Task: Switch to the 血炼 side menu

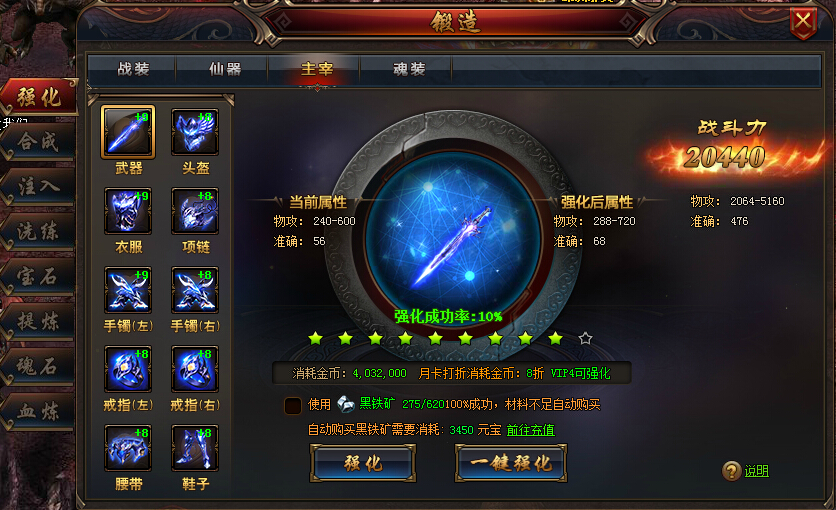Action: point(38,411)
